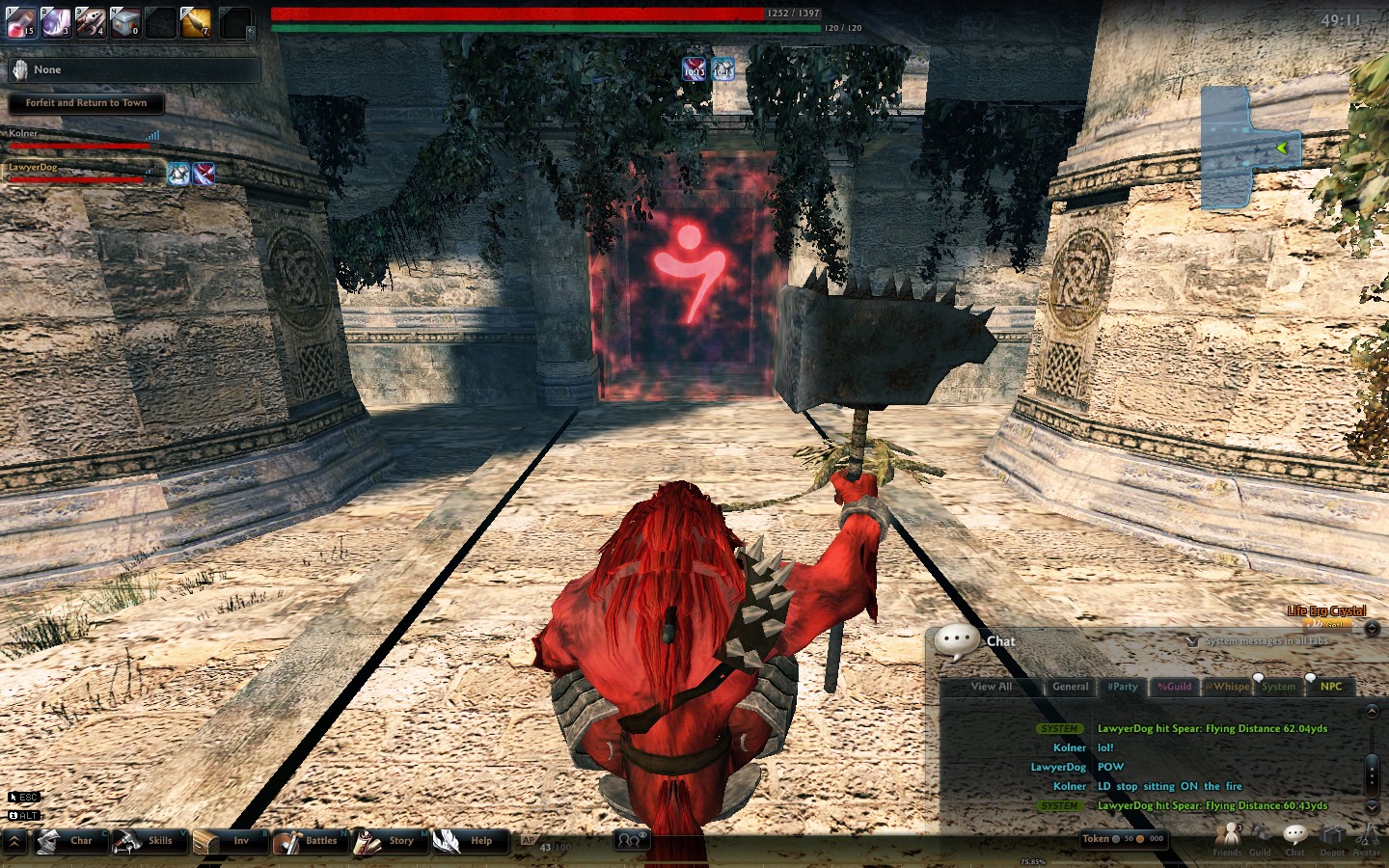The image size is (1389, 868).
Task: Open the Skills window
Action: pyautogui.click(x=145, y=841)
